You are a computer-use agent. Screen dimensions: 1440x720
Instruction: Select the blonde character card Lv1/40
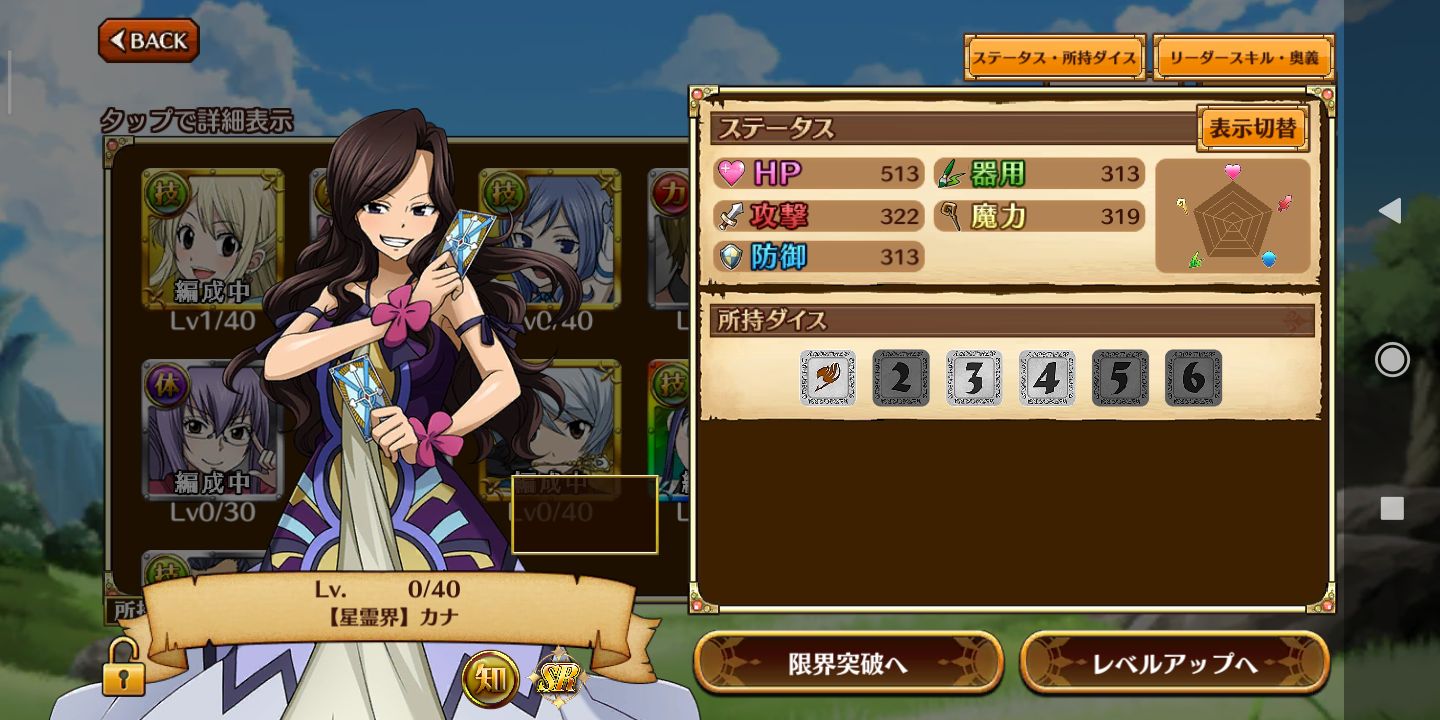click(x=212, y=240)
